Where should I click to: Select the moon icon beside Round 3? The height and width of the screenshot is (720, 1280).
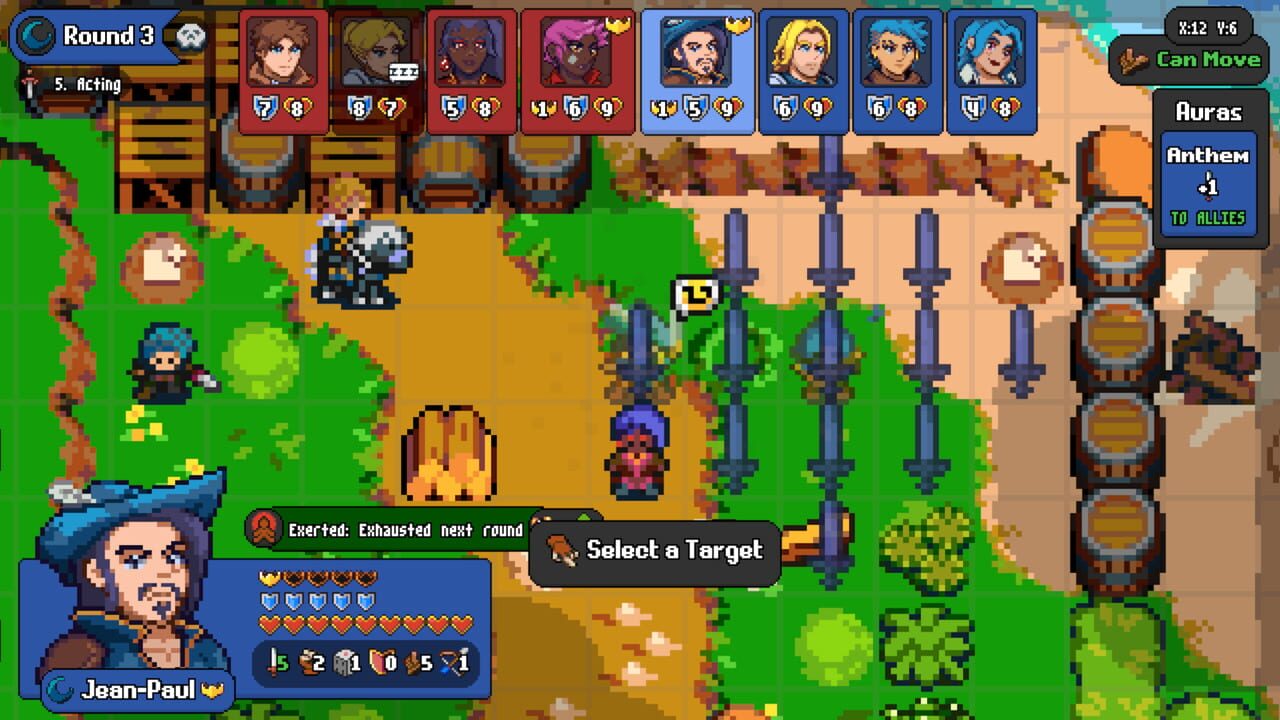click(35, 35)
